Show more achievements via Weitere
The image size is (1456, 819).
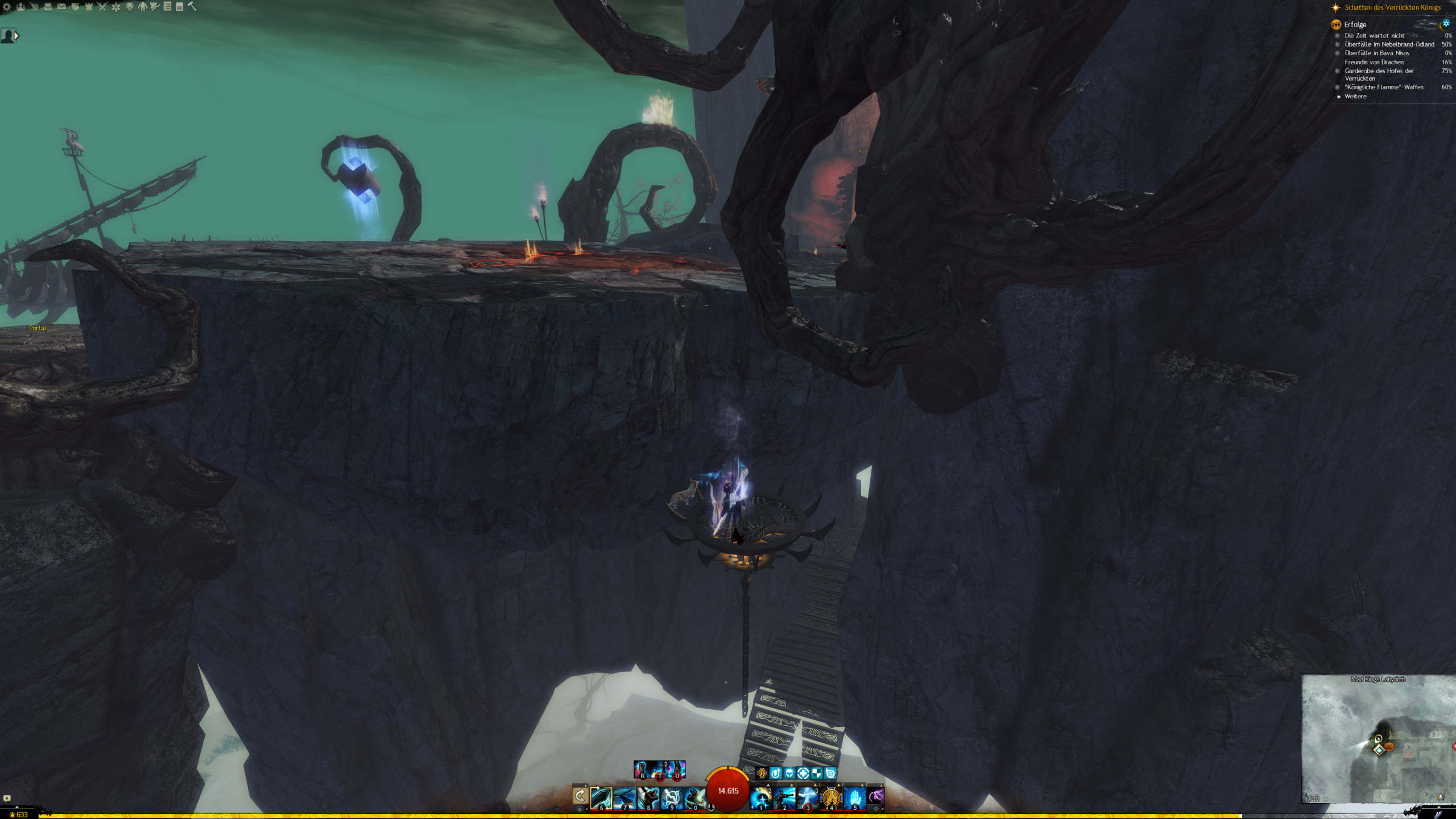[1355, 96]
